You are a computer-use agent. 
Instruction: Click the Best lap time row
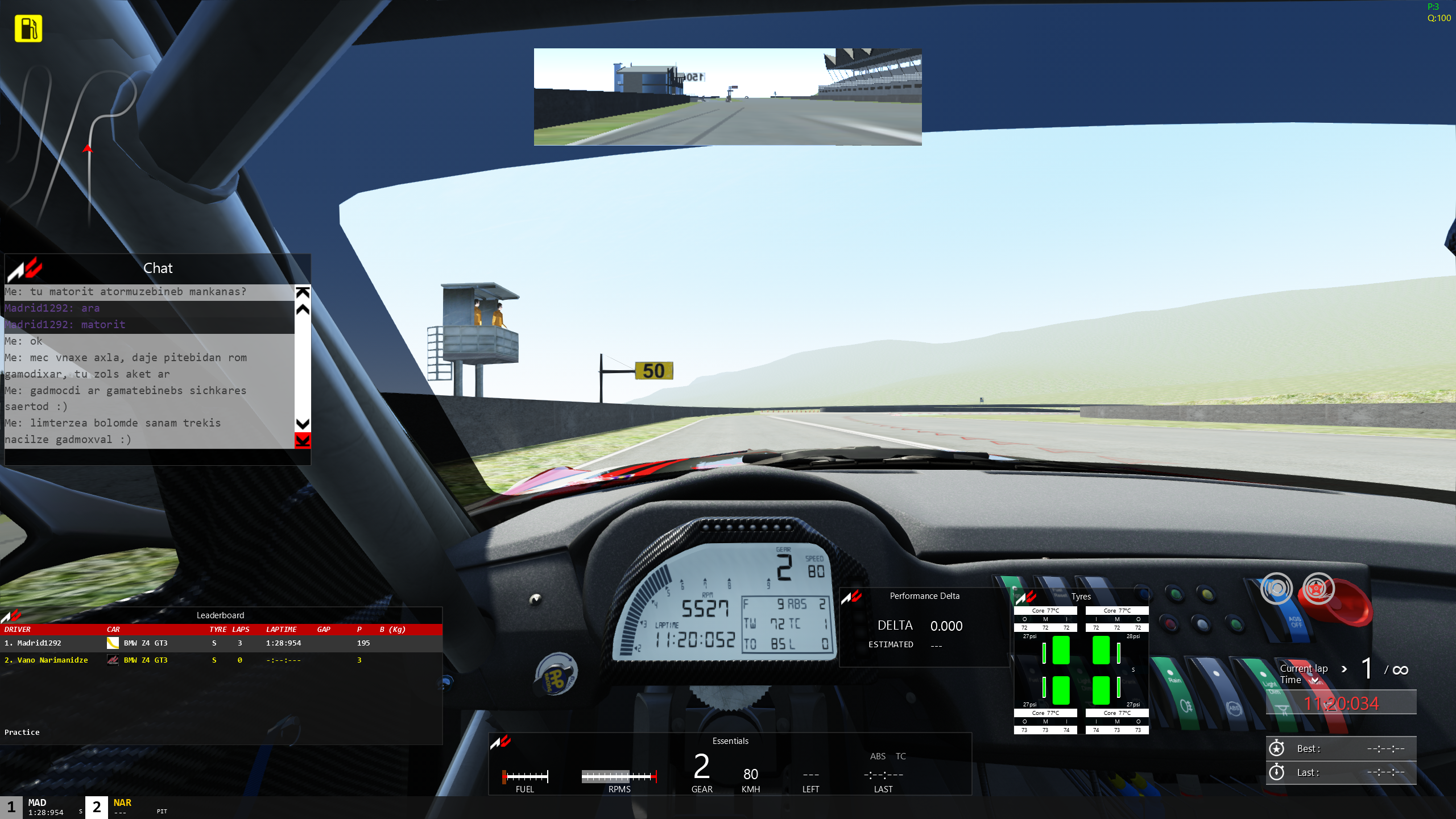tap(1341, 749)
